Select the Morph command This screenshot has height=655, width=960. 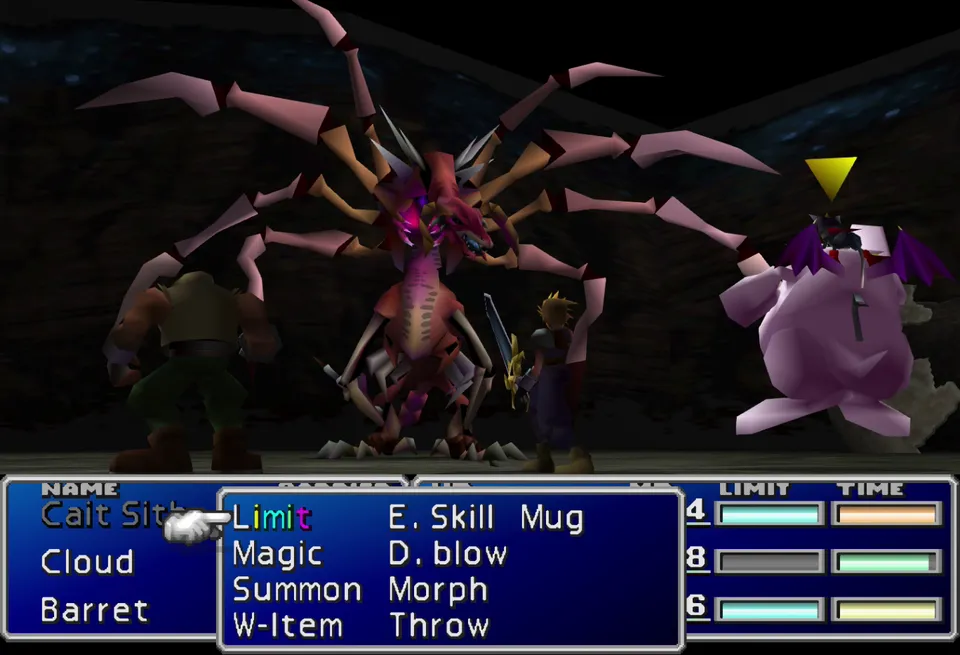pos(438,589)
